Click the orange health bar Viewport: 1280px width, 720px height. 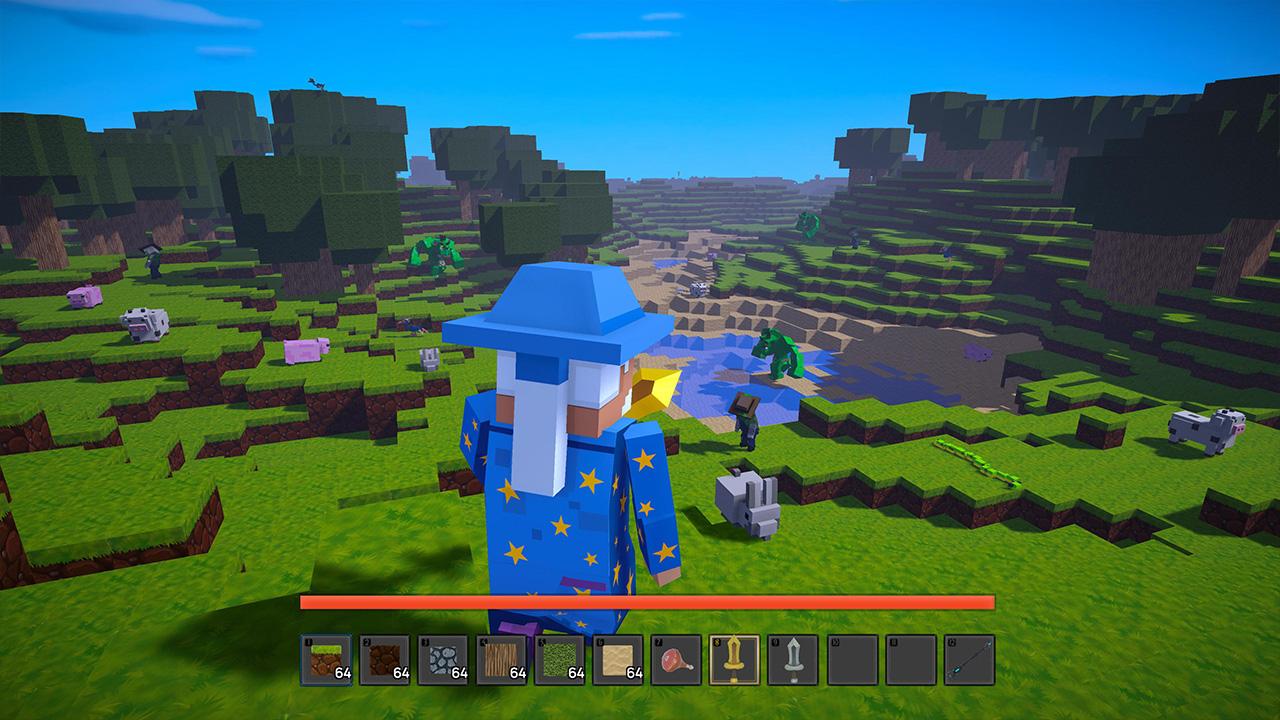(x=648, y=603)
